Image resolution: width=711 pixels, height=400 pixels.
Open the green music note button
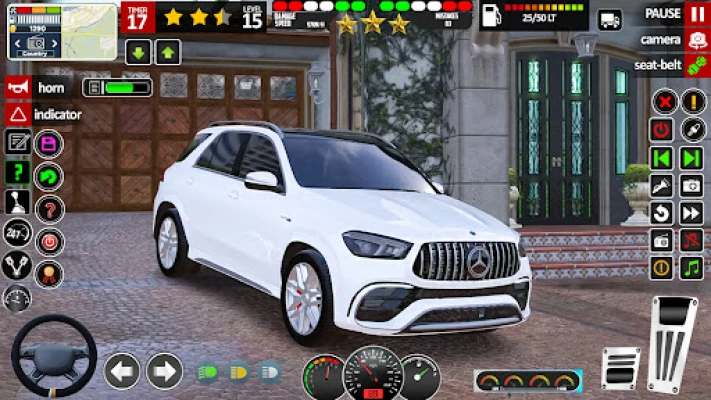point(691,267)
